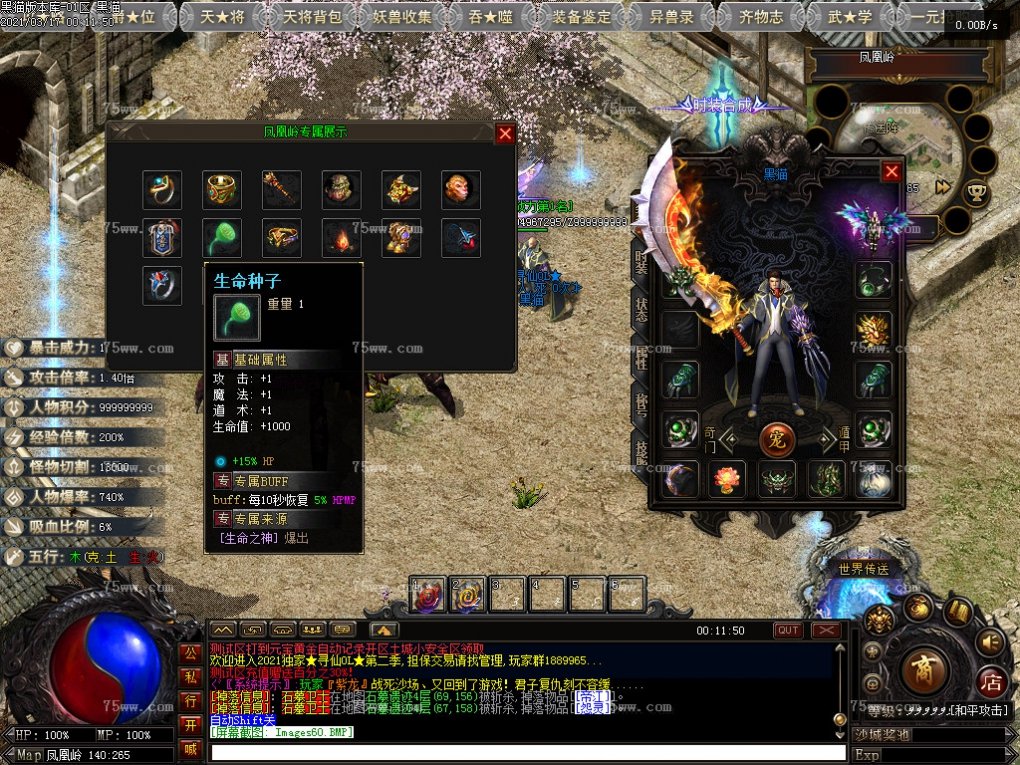The height and width of the screenshot is (765, 1020).
Task: Select the green 生命种子 item slot
Action: pyautogui.click(x=221, y=238)
